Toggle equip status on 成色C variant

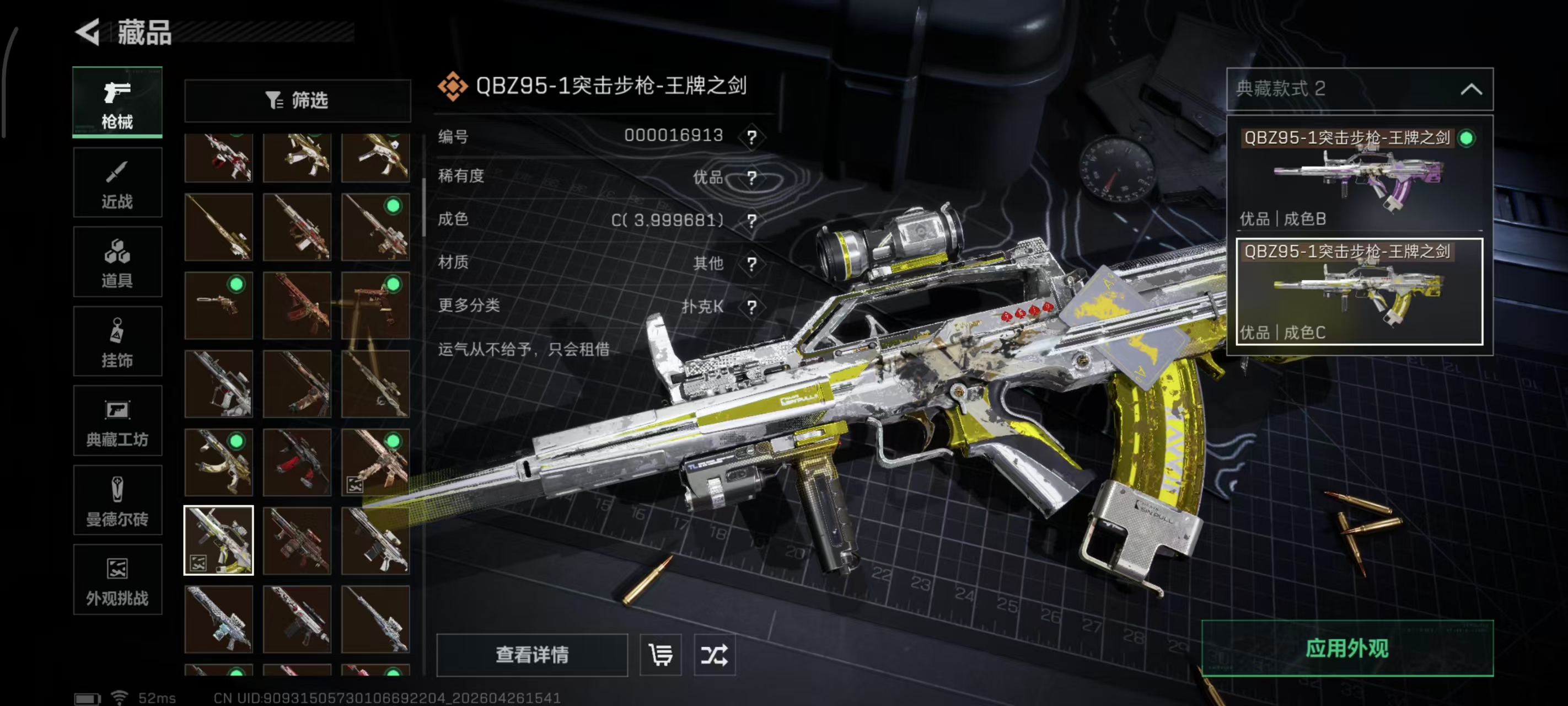click(x=1358, y=292)
